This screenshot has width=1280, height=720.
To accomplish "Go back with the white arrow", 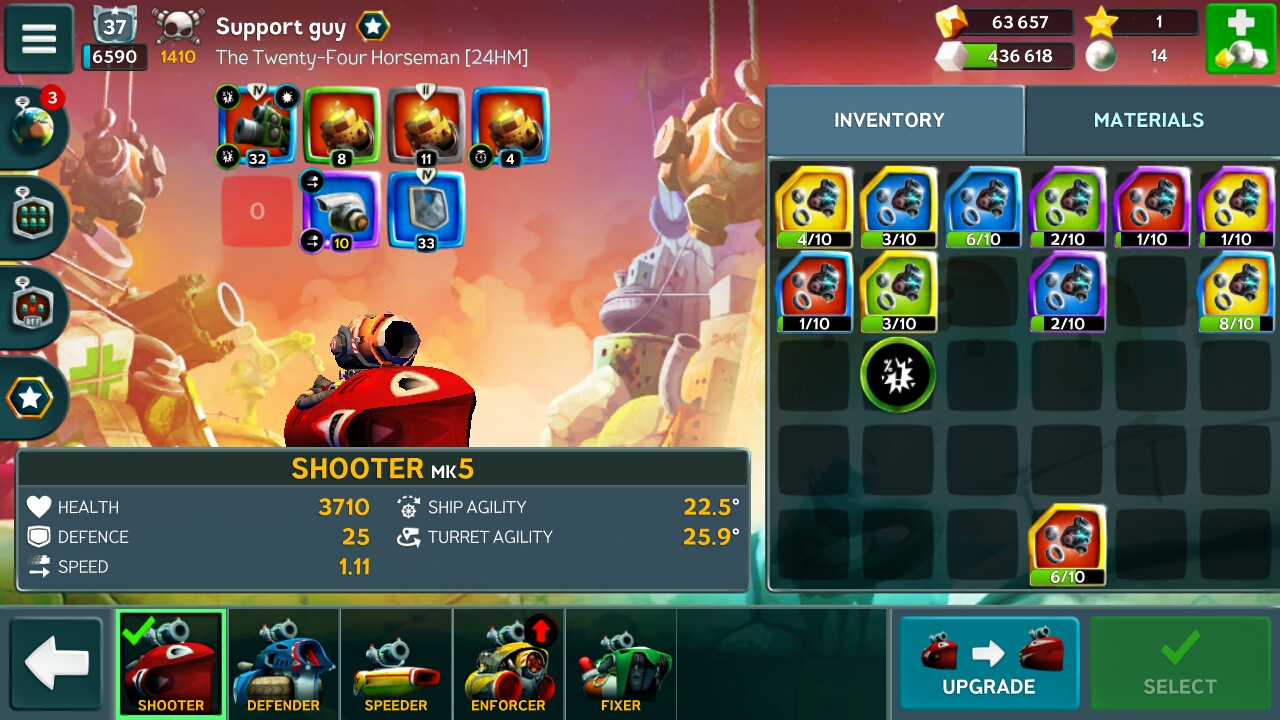I will click(57, 663).
